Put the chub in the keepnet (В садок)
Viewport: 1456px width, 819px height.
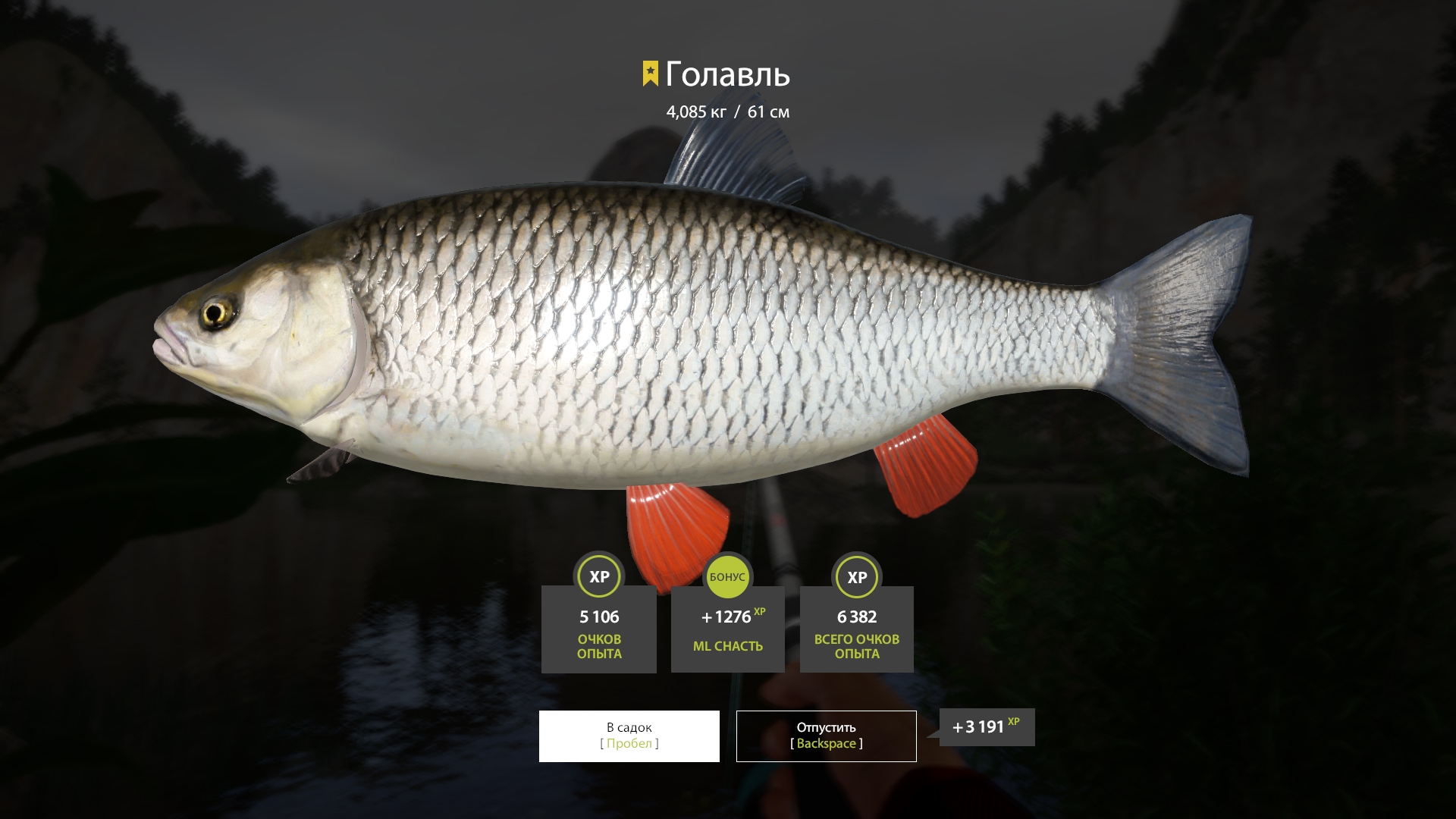click(629, 736)
